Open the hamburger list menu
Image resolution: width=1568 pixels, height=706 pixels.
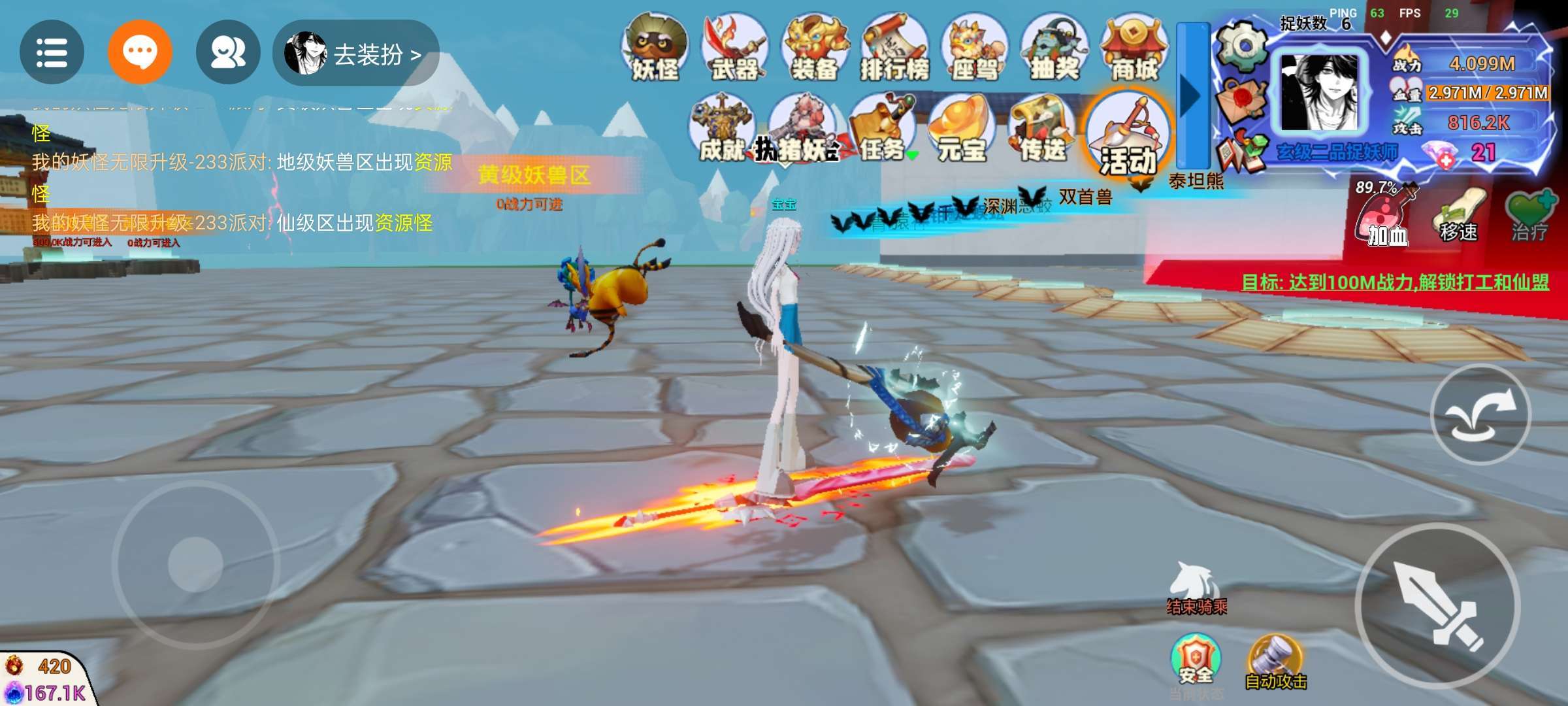pos(52,52)
